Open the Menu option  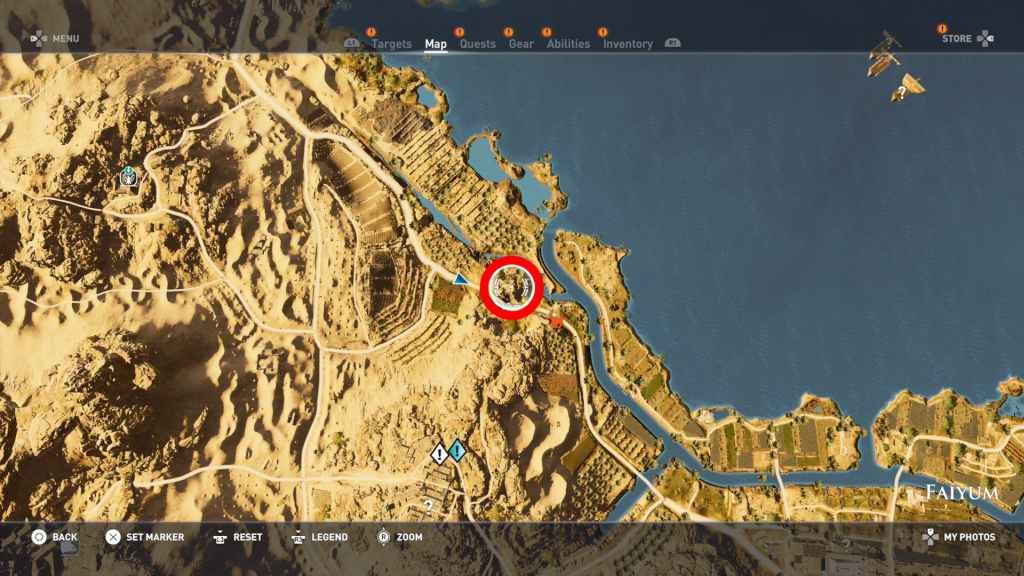pos(55,39)
